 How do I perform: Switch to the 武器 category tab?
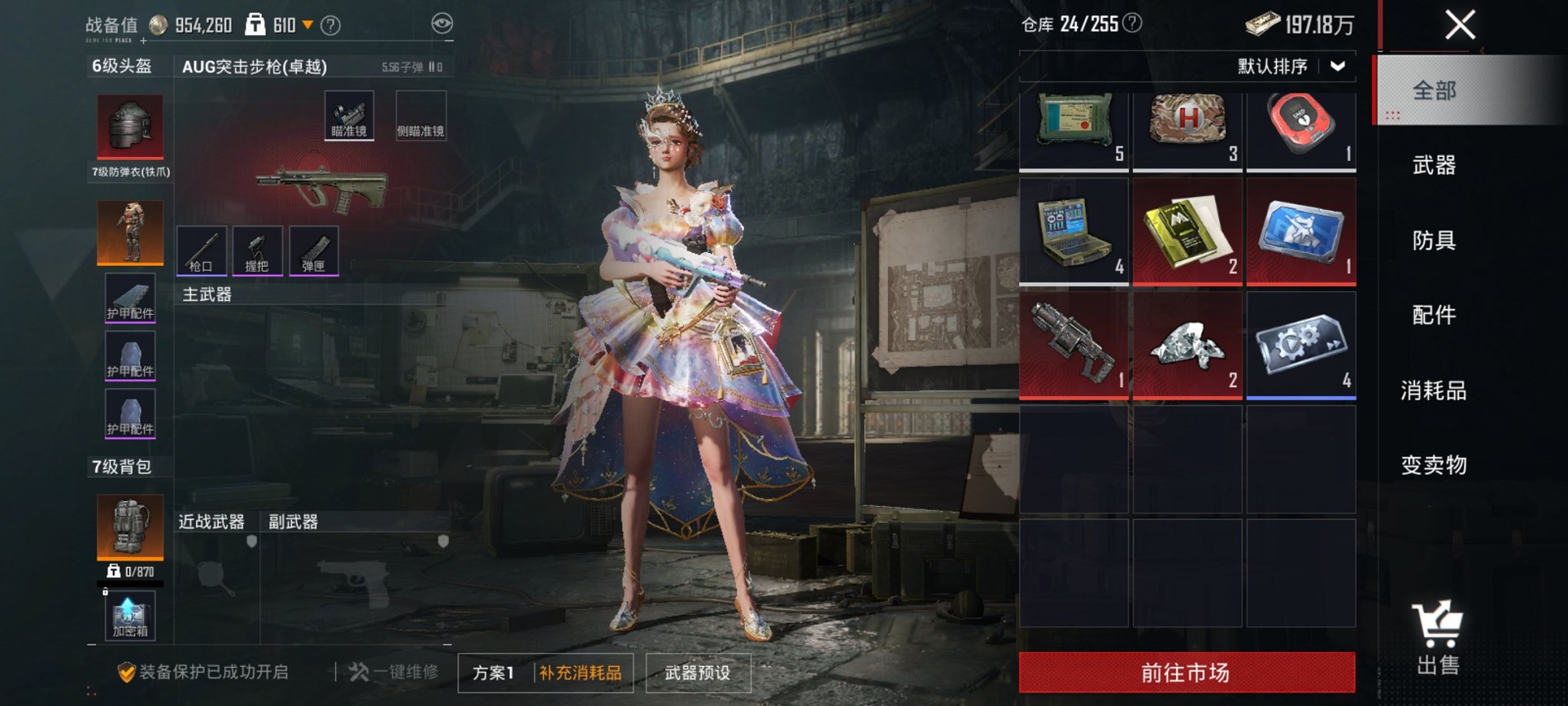tap(1433, 165)
